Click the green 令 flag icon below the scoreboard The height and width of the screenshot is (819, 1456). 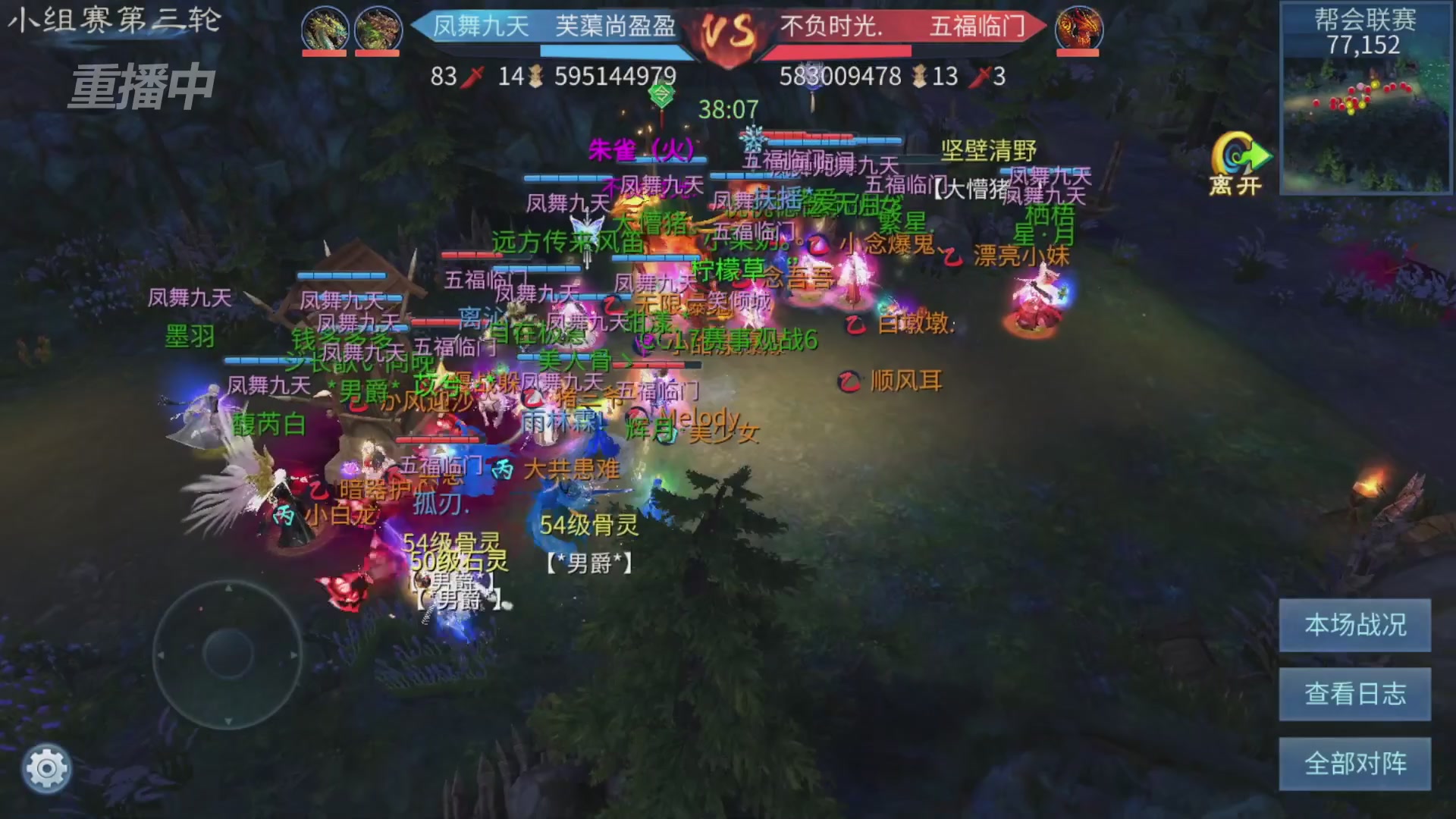coord(661,94)
